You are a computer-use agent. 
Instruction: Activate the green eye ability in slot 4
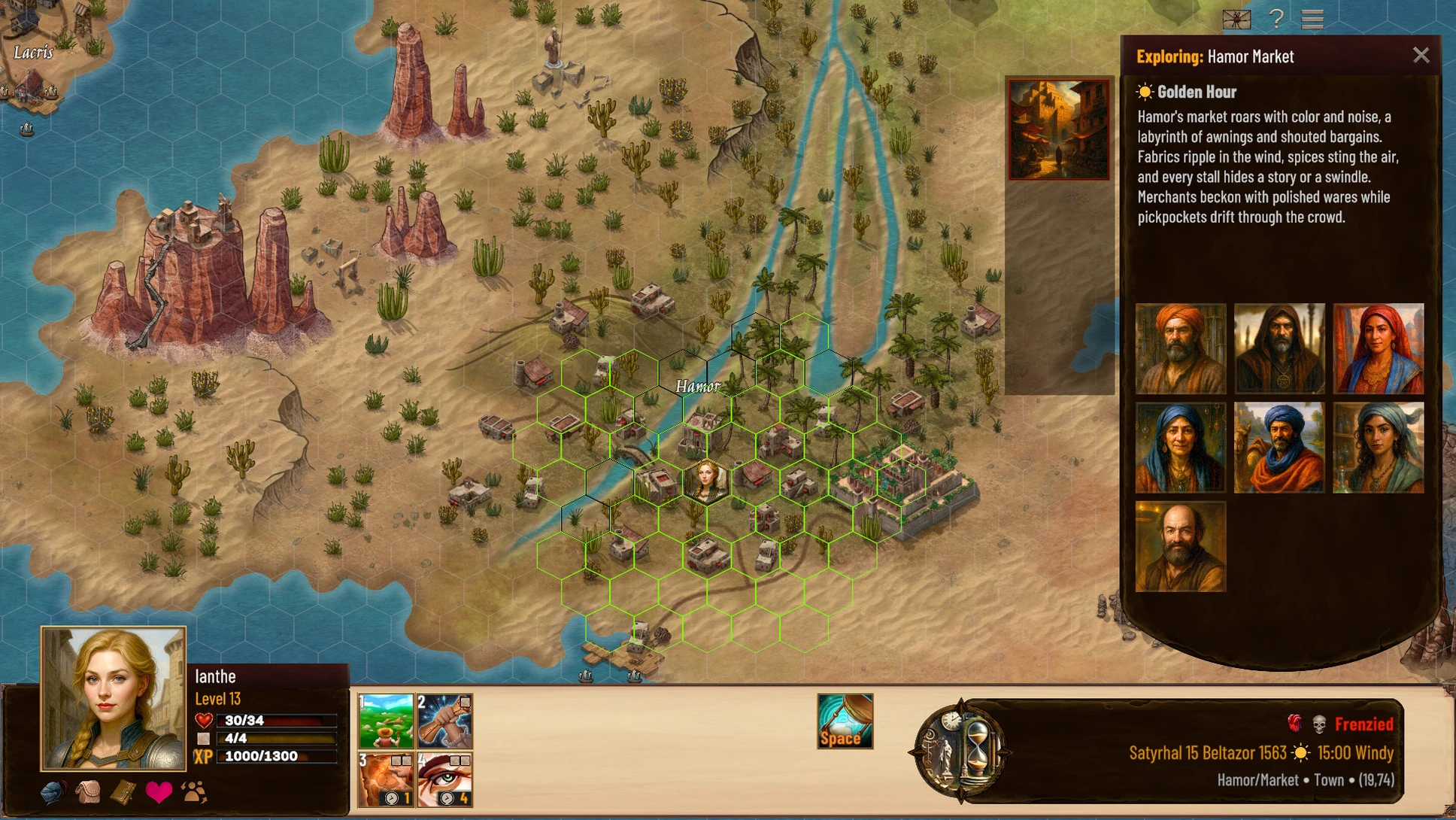[x=444, y=779]
